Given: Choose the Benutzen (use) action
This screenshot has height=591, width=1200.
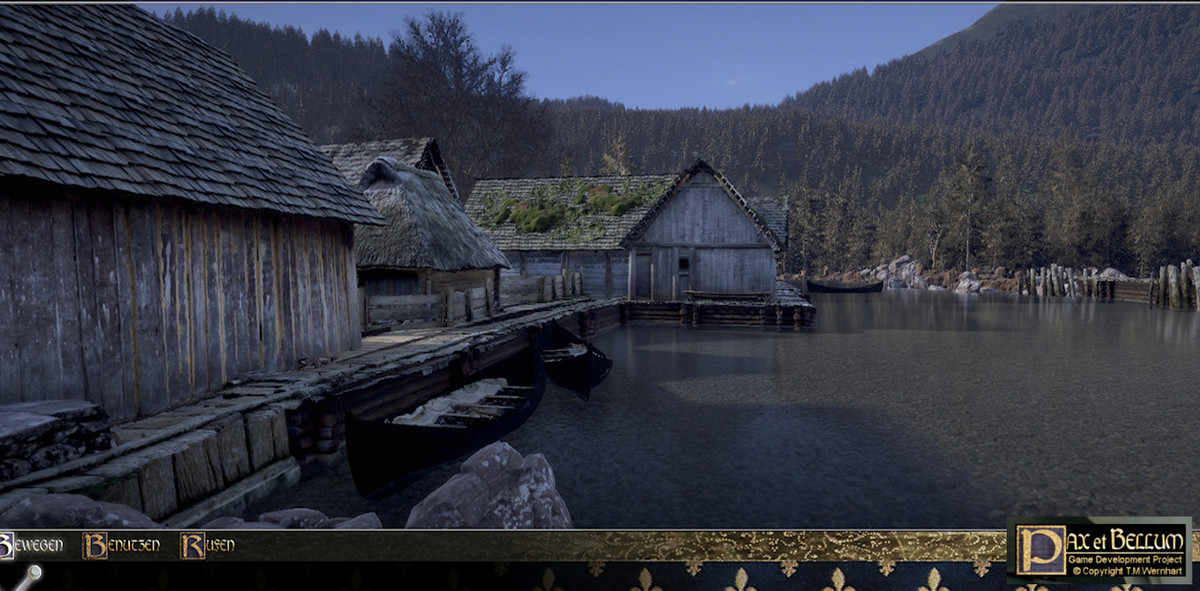Looking at the screenshot, I should click(121, 545).
